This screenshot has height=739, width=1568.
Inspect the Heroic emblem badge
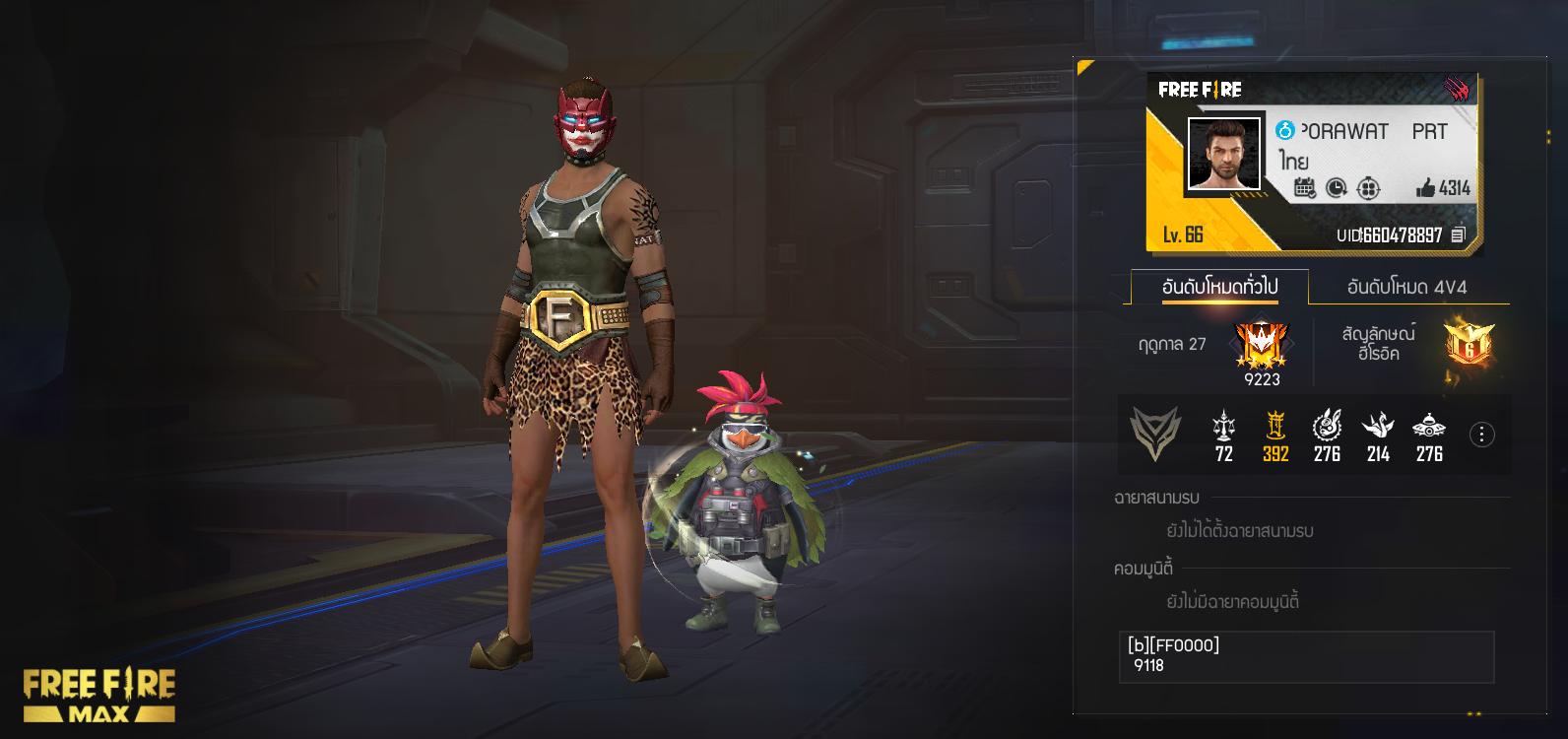click(x=1468, y=344)
